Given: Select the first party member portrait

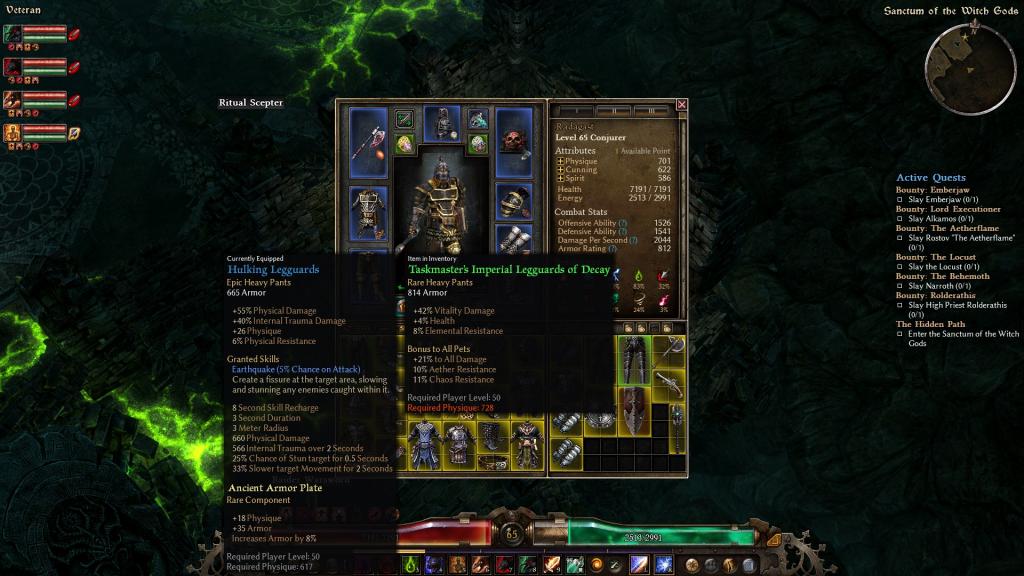Looking at the screenshot, I should pyautogui.click(x=12, y=34).
